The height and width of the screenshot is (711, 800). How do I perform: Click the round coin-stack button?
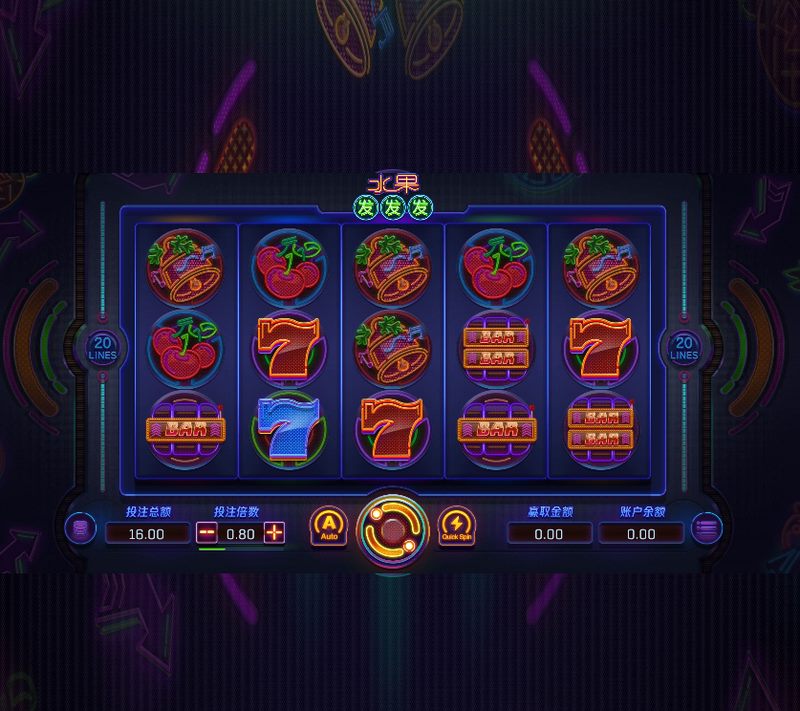[80, 527]
